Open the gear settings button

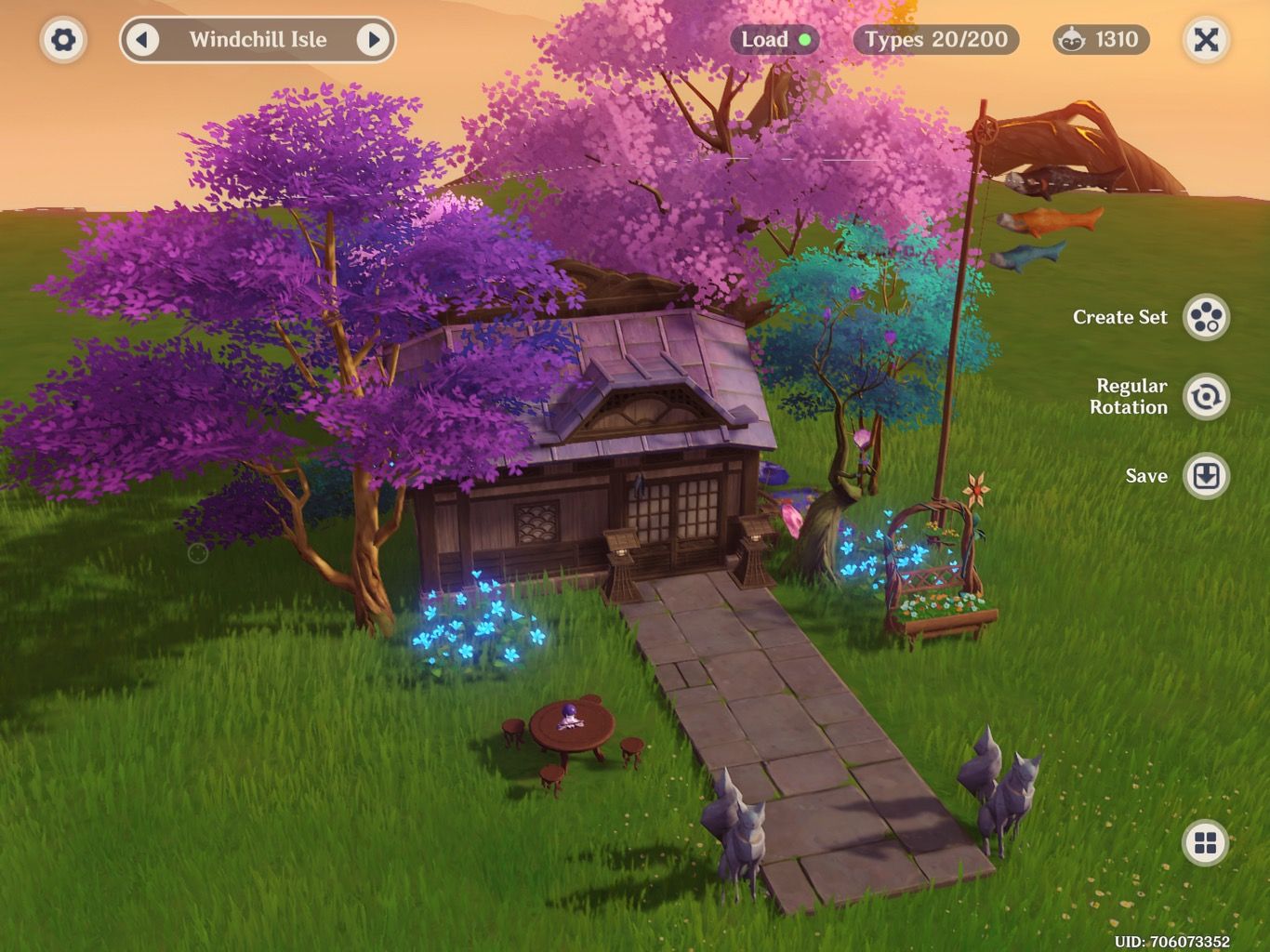coord(63,40)
